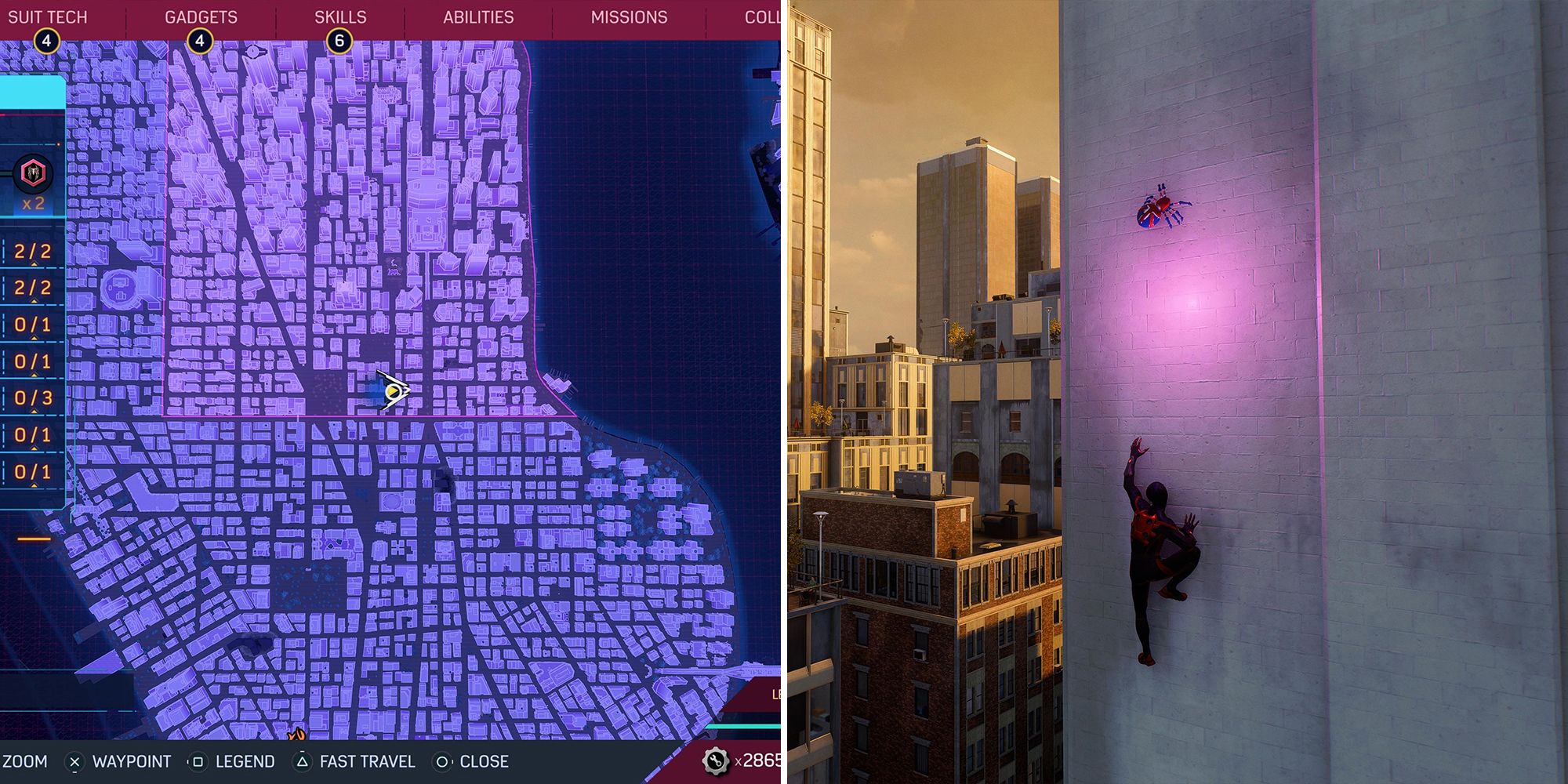Expand the first 0/1 counter in sidebar
The image size is (1568, 784).
(33, 325)
